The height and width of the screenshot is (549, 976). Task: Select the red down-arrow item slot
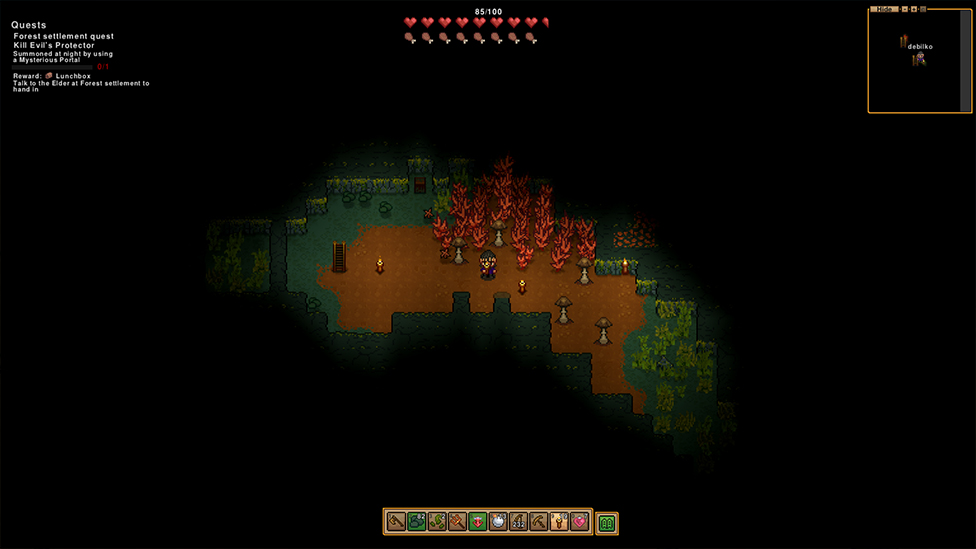pos(477,522)
